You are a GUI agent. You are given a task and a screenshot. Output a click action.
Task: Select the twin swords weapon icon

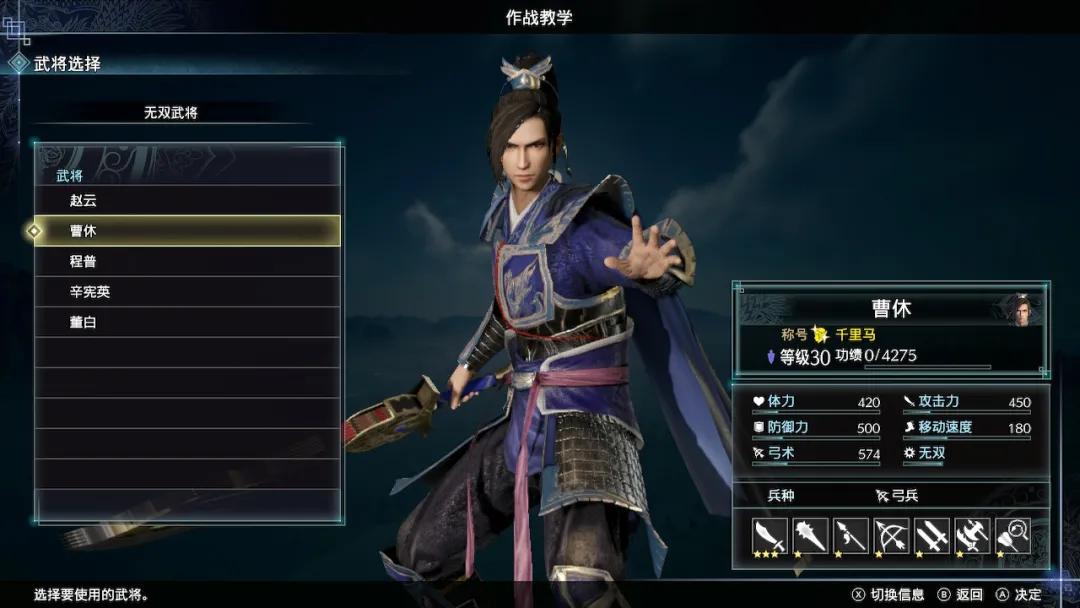931,536
